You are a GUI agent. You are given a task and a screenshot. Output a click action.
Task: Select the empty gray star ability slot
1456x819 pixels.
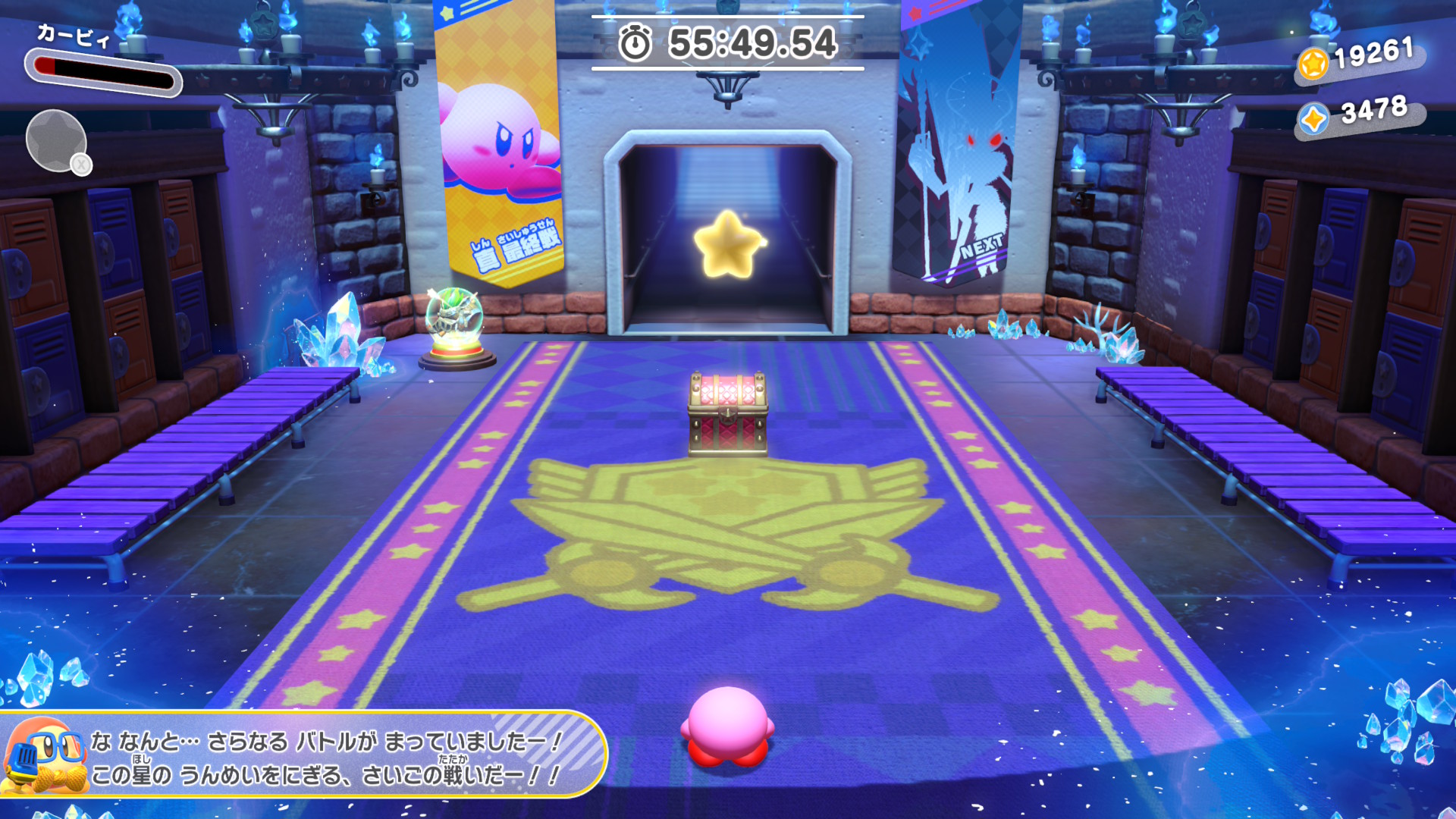pyautogui.click(x=56, y=140)
